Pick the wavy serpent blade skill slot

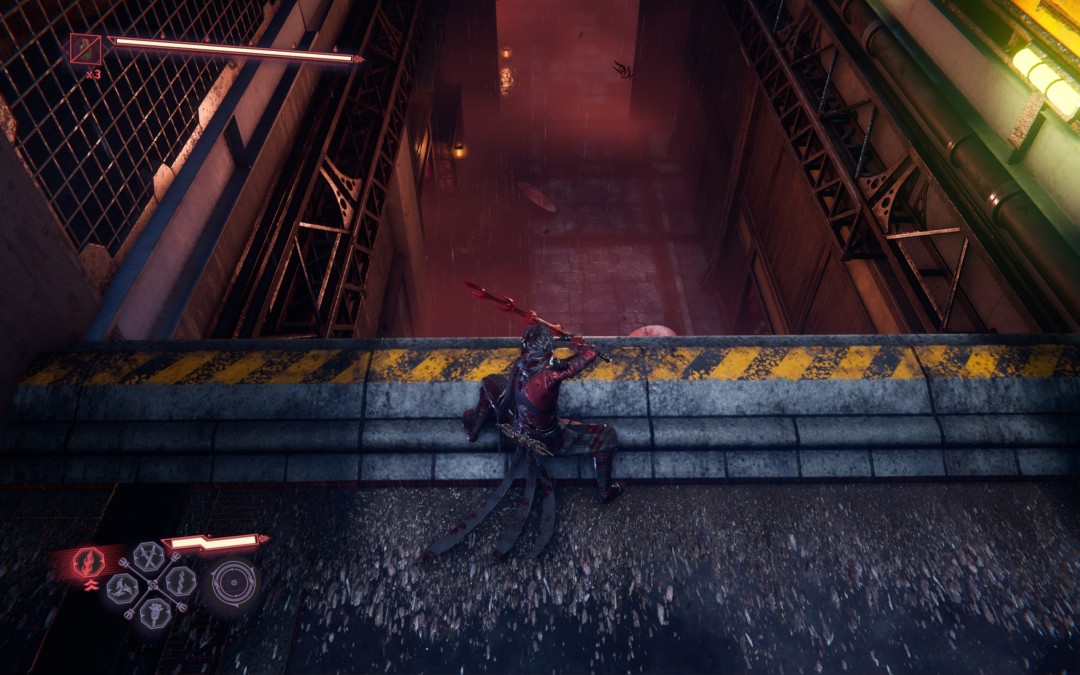coord(180,582)
